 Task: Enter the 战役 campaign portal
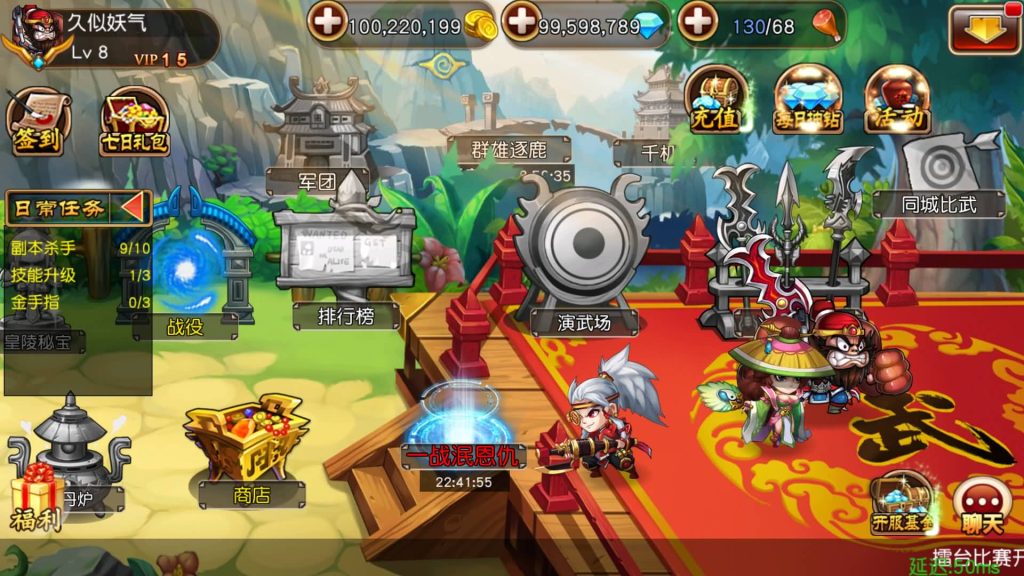click(x=185, y=270)
